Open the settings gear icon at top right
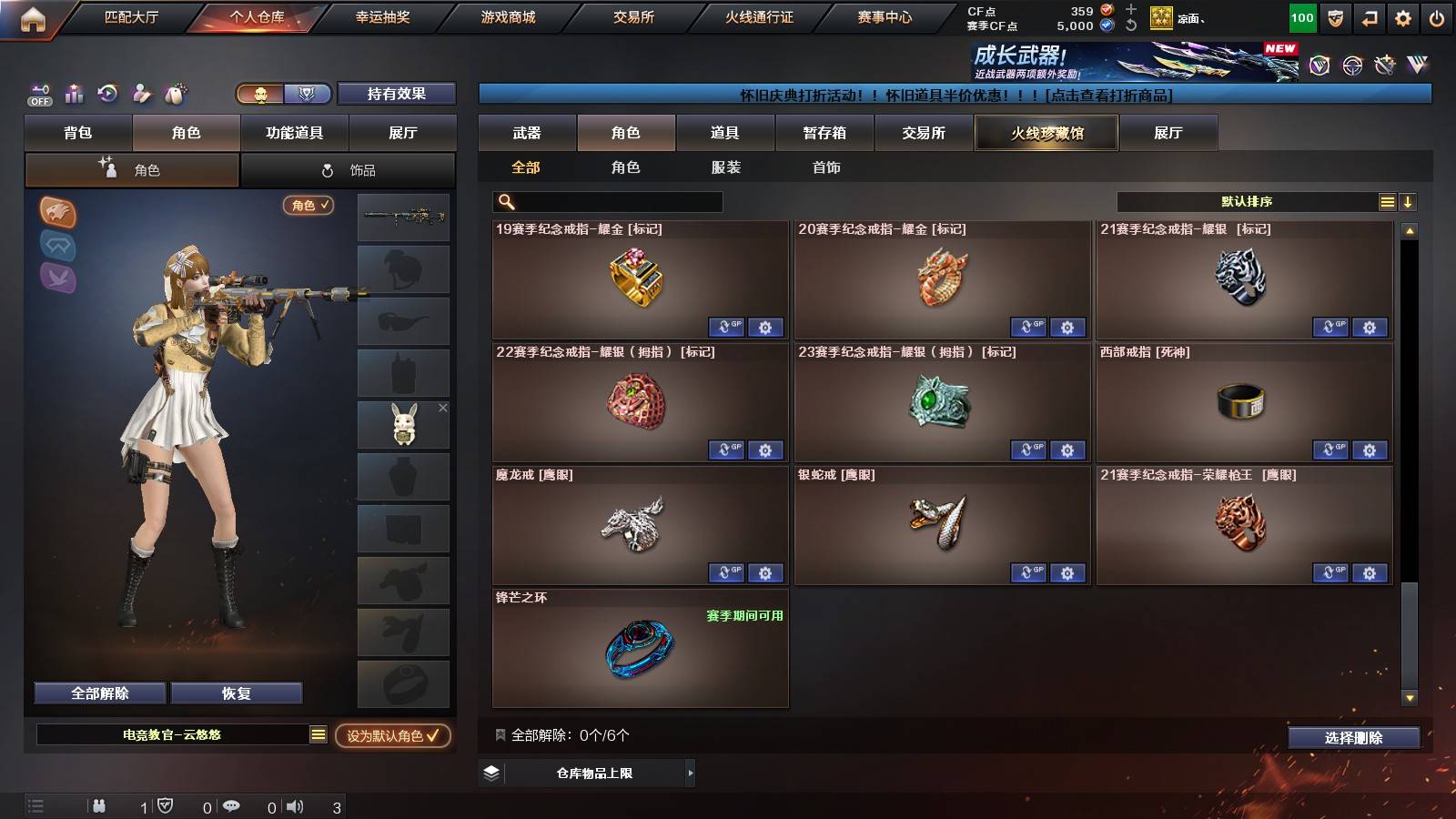Screen dimensions: 1456x819 click(x=1402, y=16)
